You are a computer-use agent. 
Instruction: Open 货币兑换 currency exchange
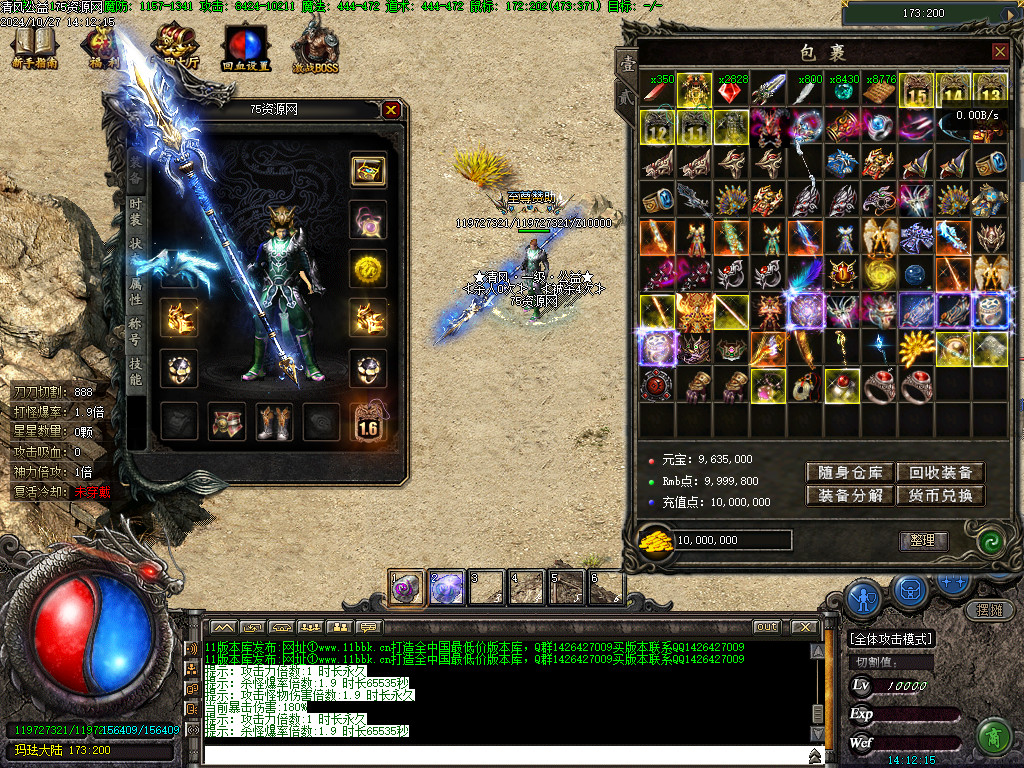tap(940, 496)
